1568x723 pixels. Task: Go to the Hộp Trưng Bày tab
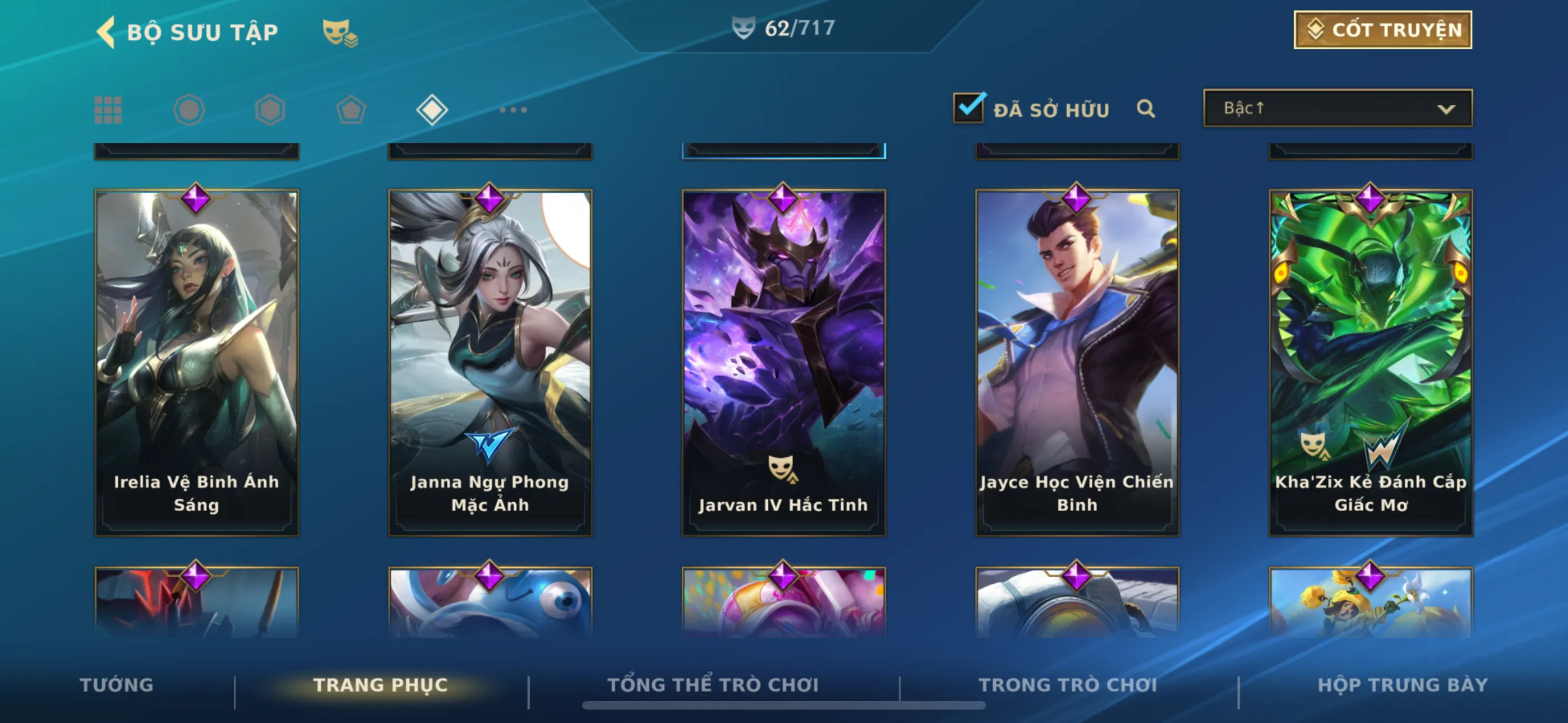[x=1403, y=685]
